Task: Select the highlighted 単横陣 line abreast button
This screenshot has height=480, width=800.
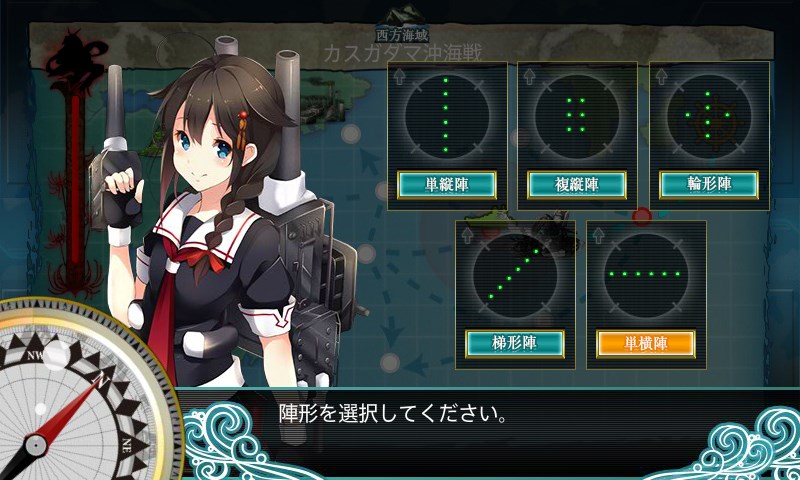Action: pyautogui.click(x=645, y=343)
